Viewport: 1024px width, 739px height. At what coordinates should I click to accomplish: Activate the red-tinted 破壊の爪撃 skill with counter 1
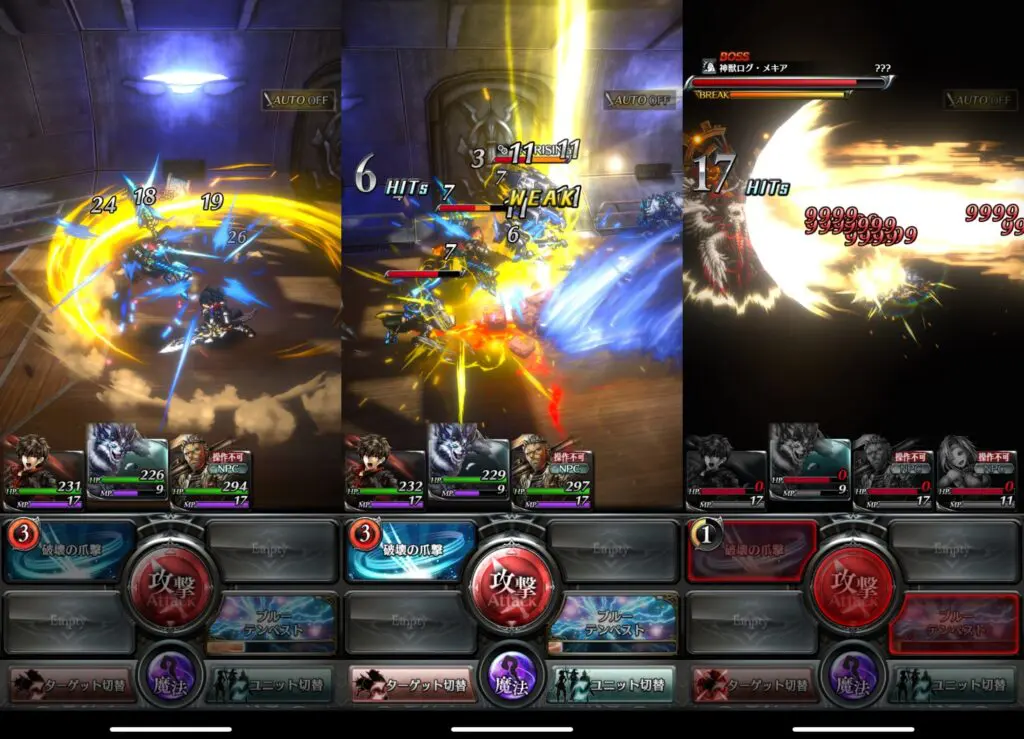coord(753,551)
